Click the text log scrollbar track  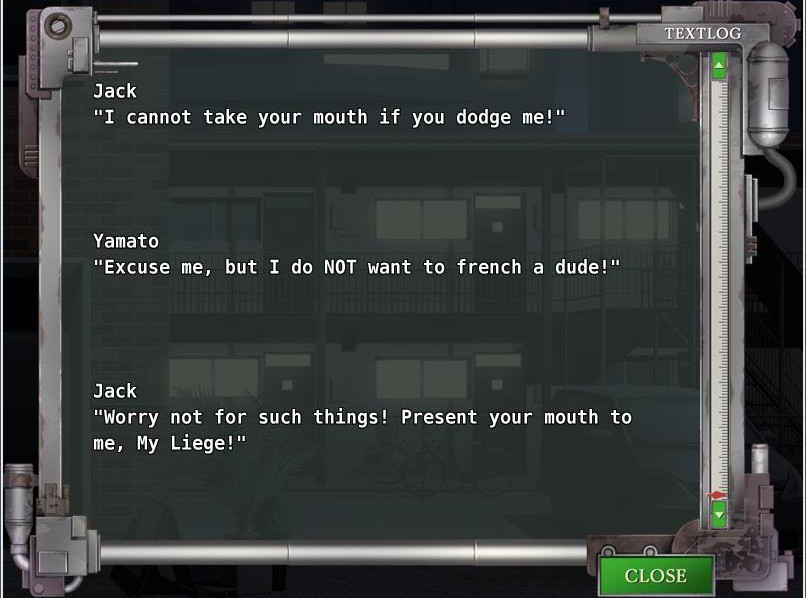click(718, 290)
